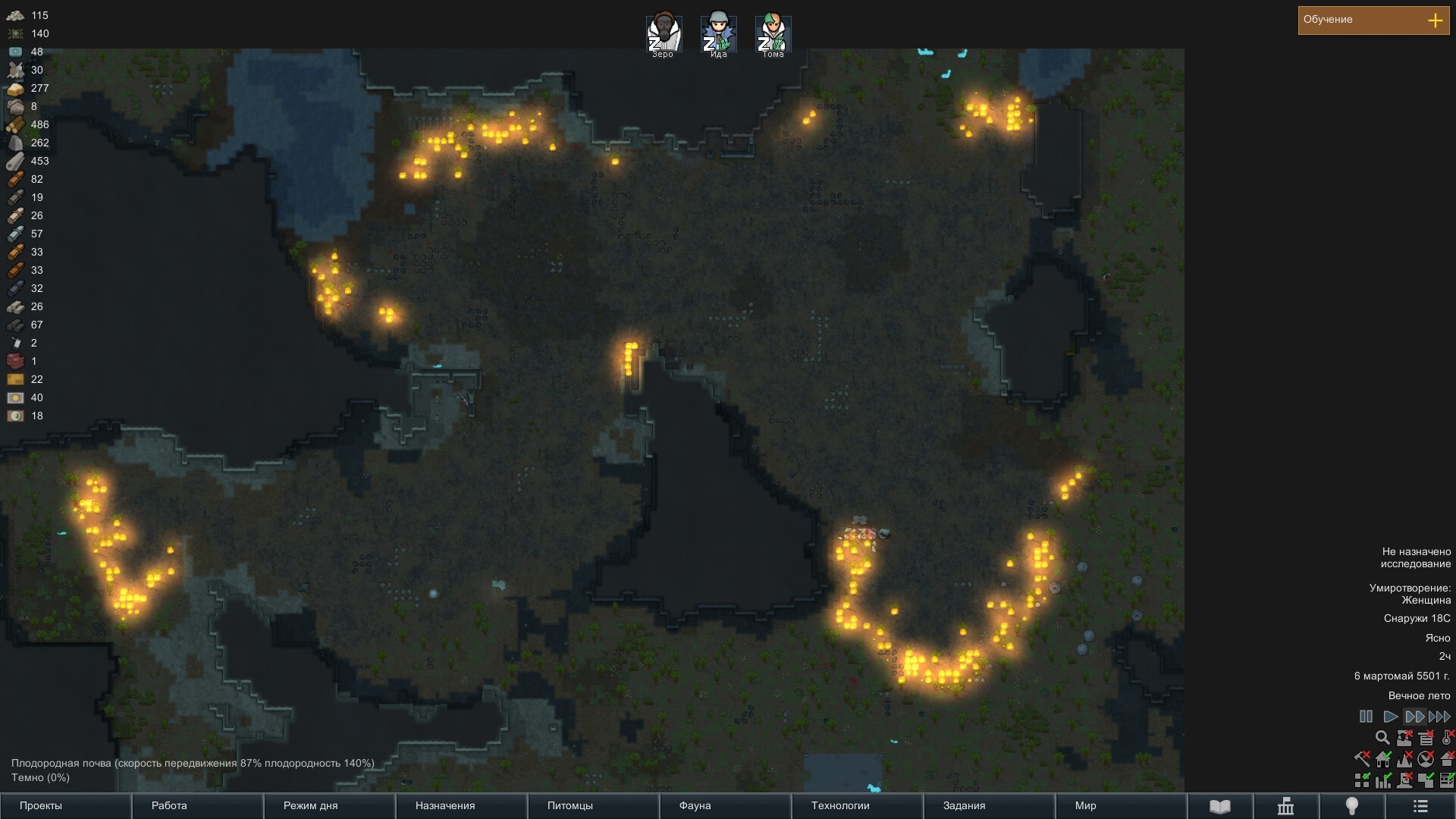Viewport: 1456px width, 819px height.
Task: Show the Питомцы animals tab
Action: [x=593, y=806]
